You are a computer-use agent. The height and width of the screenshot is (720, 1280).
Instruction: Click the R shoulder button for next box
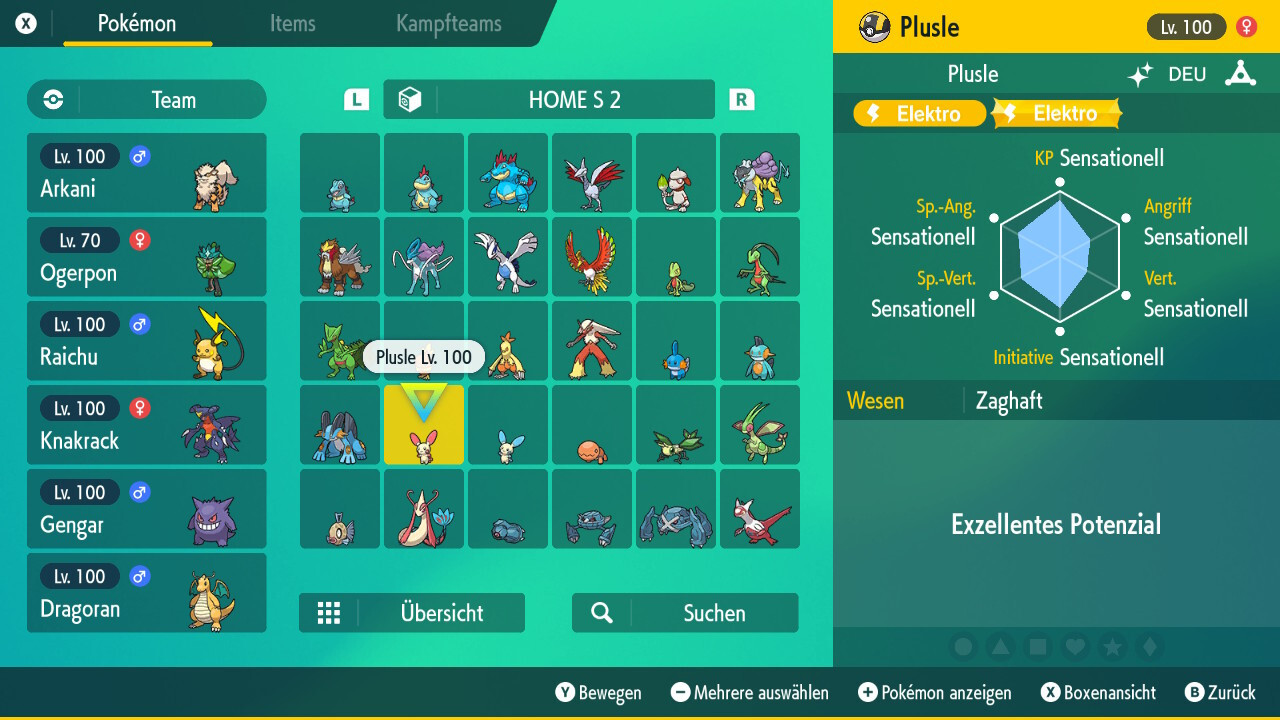pos(740,99)
